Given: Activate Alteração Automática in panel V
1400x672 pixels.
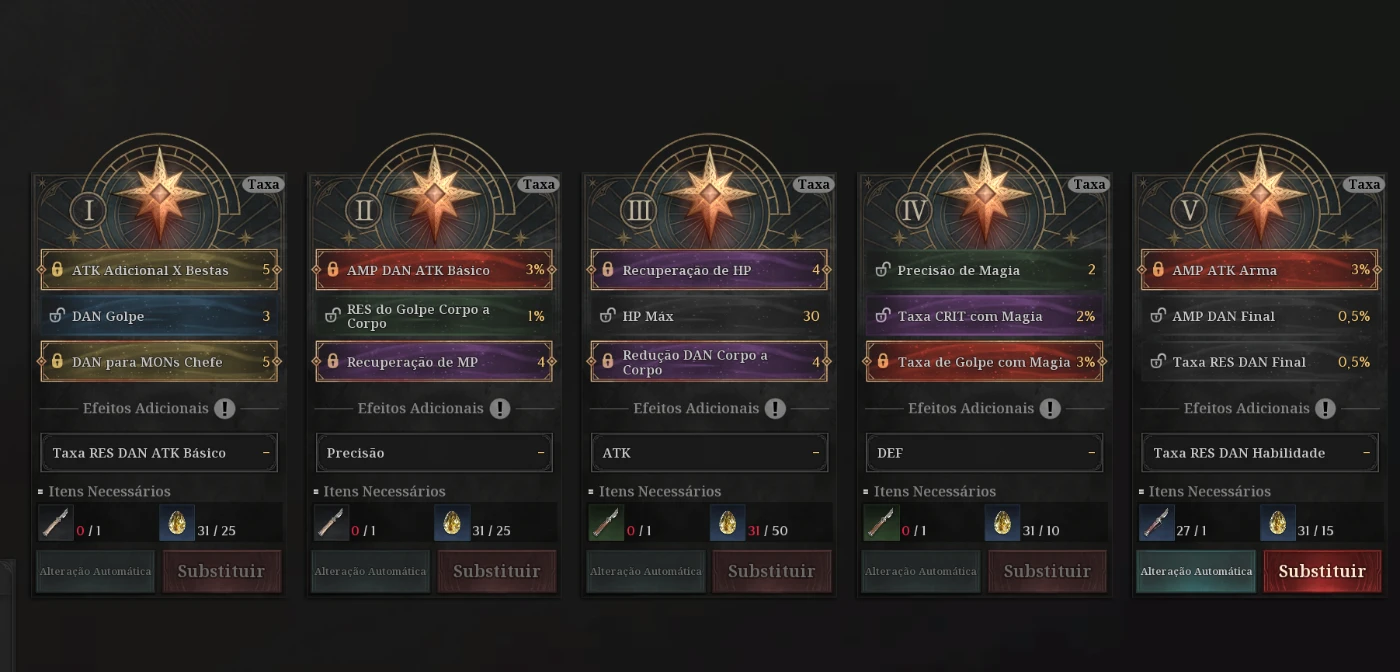Looking at the screenshot, I should [1196, 571].
